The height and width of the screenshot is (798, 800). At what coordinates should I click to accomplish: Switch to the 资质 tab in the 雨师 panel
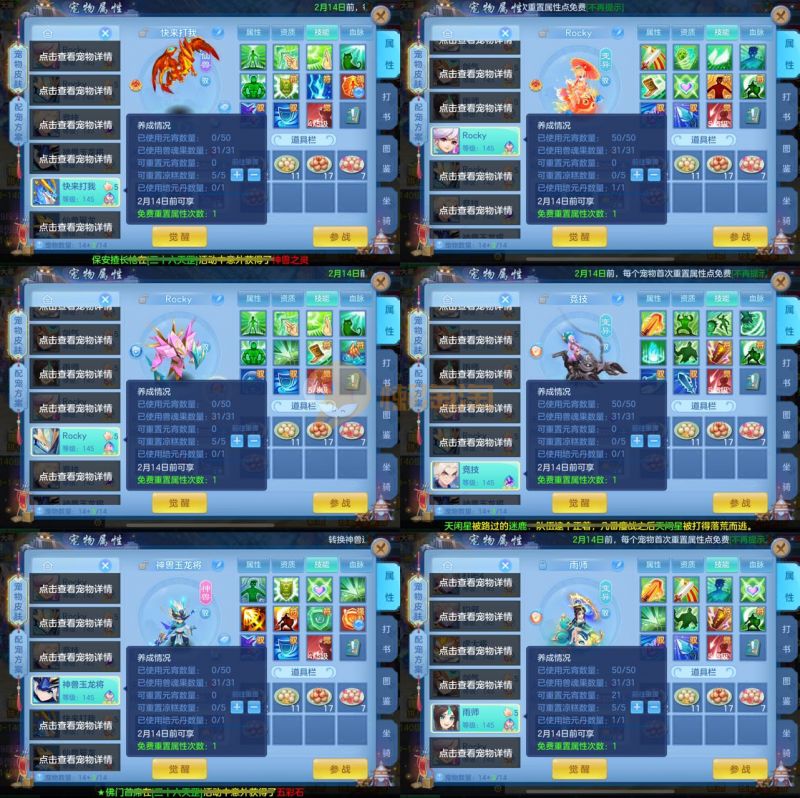(x=686, y=564)
